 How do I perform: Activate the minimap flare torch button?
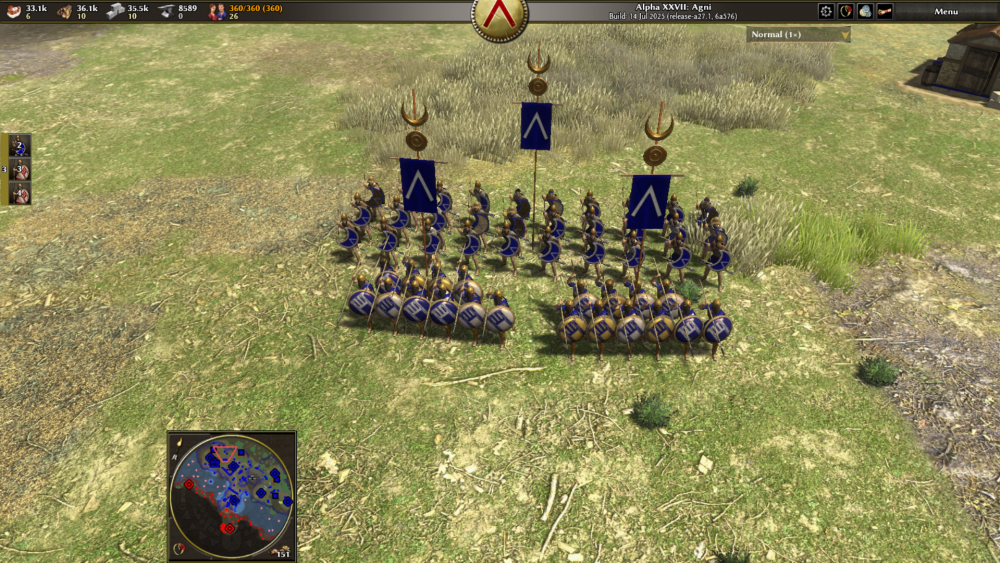click(177, 442)
